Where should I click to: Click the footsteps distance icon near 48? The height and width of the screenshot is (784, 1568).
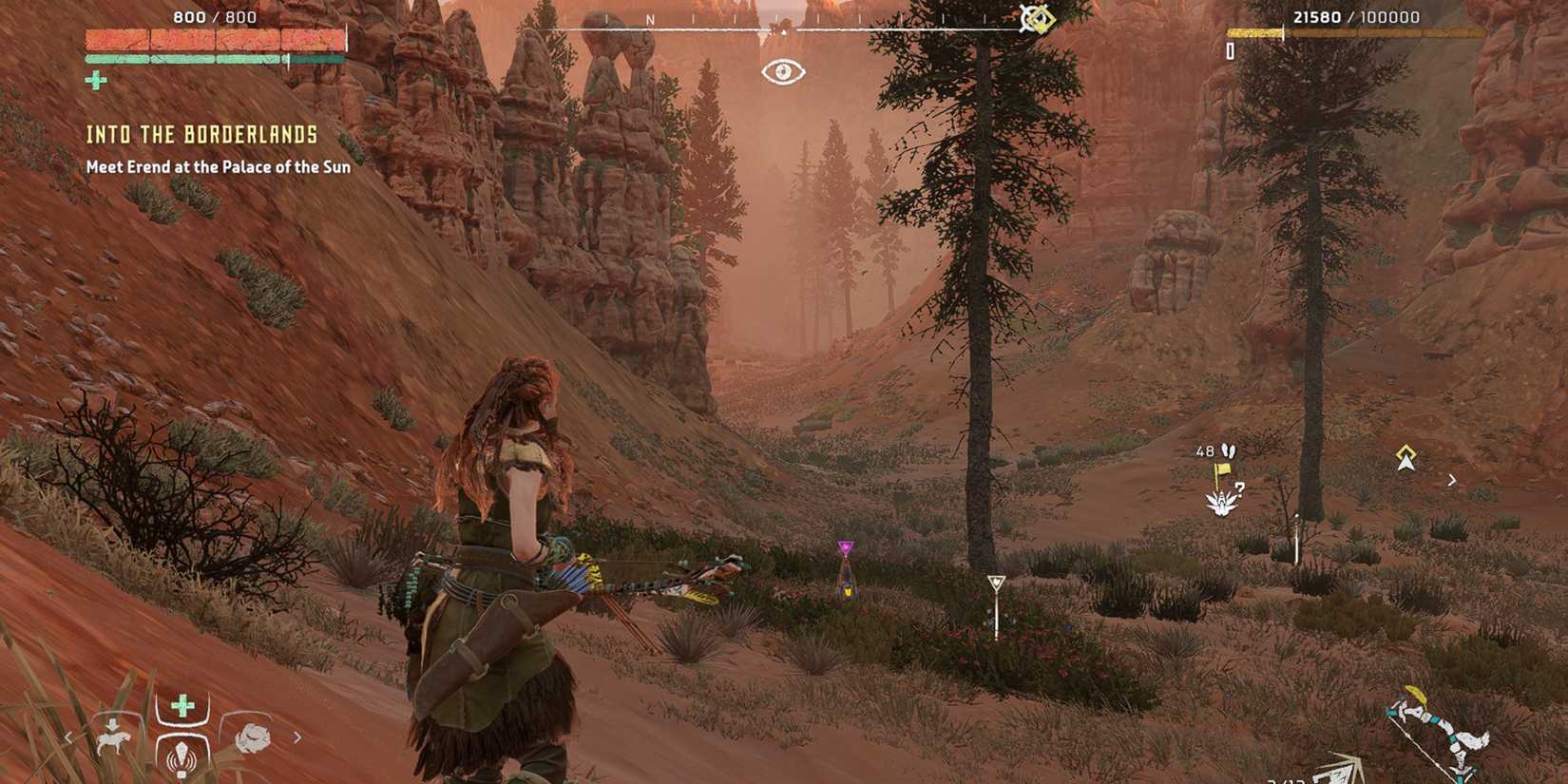click(x=1229, y=450)
